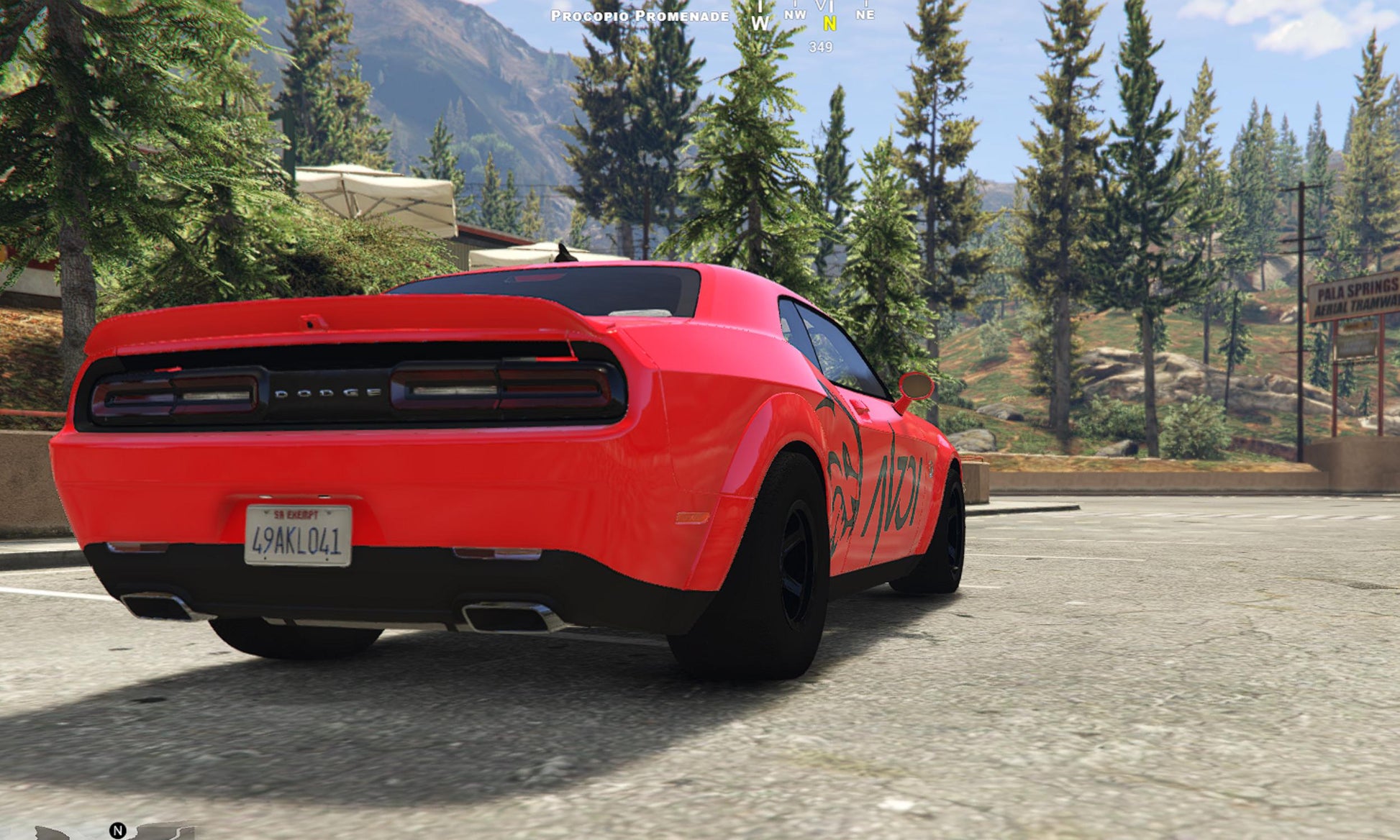Select the yellow N compass heading

[829, 24]
